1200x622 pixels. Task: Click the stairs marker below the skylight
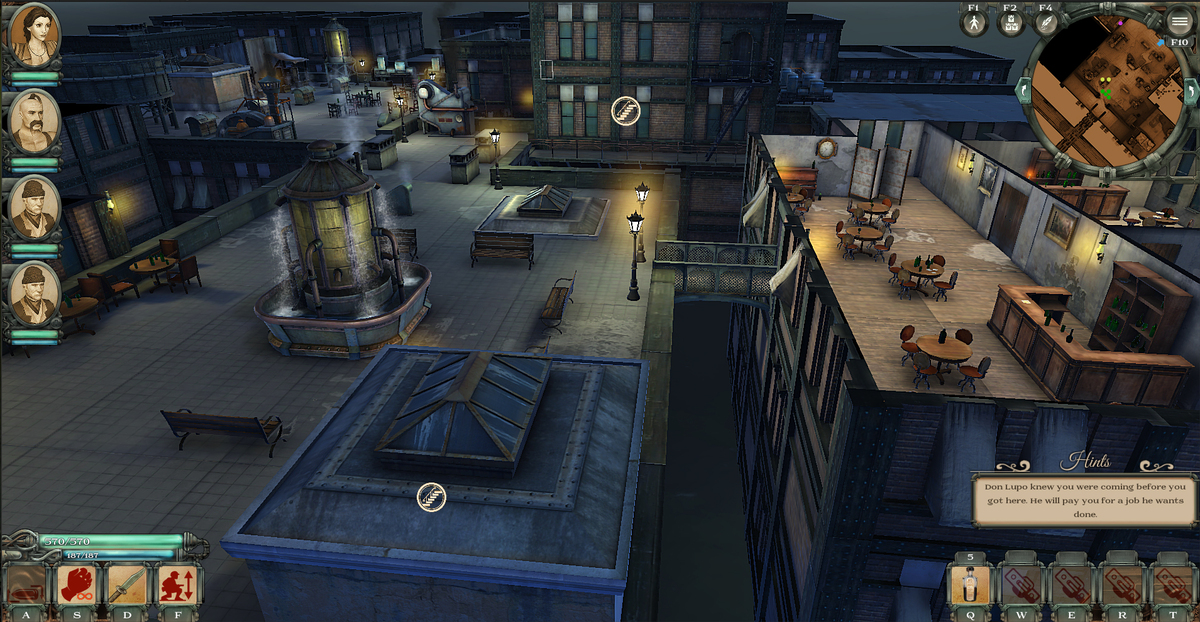pos(431,496)
